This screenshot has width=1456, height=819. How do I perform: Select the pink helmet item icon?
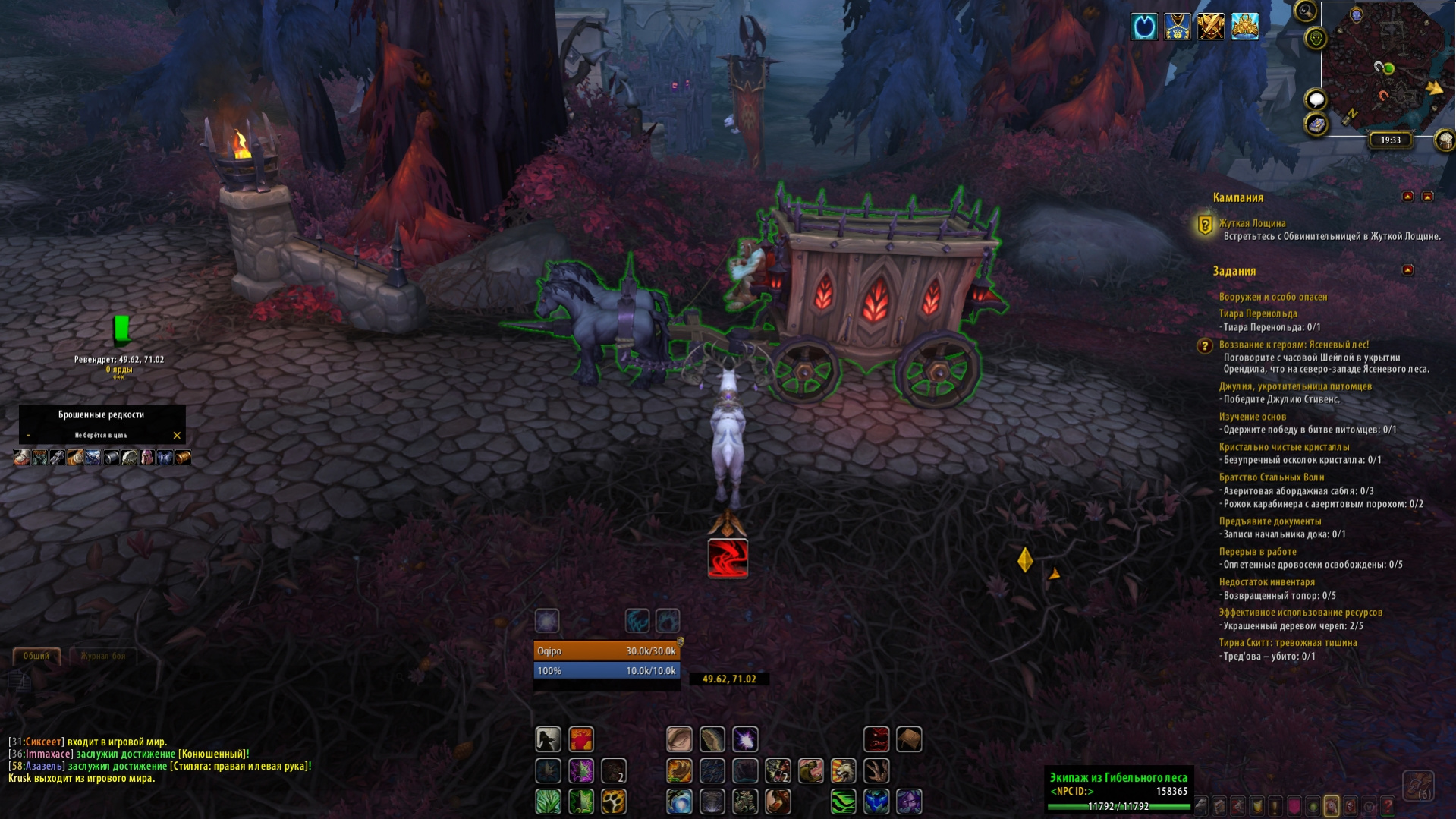pyautogui.click(x=146, y=457)
